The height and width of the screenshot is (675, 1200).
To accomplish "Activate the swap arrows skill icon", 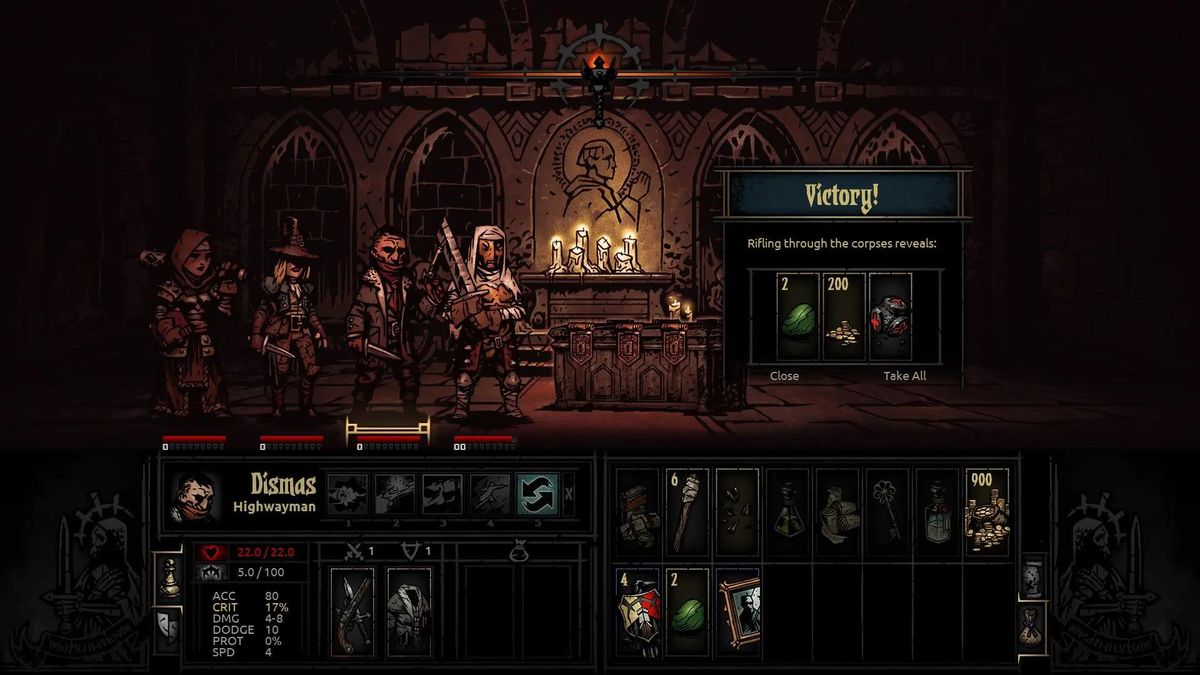I will (536, 494).
